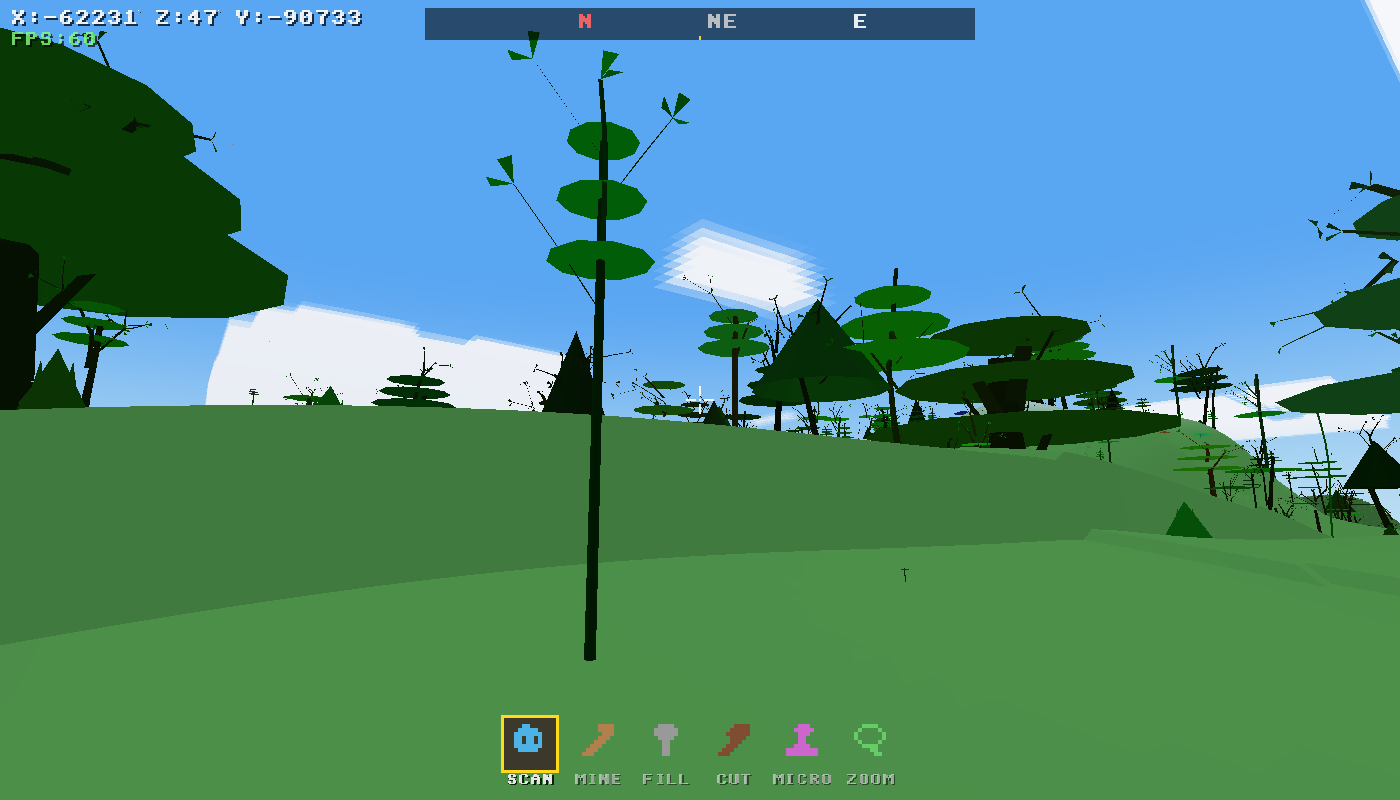Click the MINE label text
Screen dimensions: 1400x800
pos(597,778)
